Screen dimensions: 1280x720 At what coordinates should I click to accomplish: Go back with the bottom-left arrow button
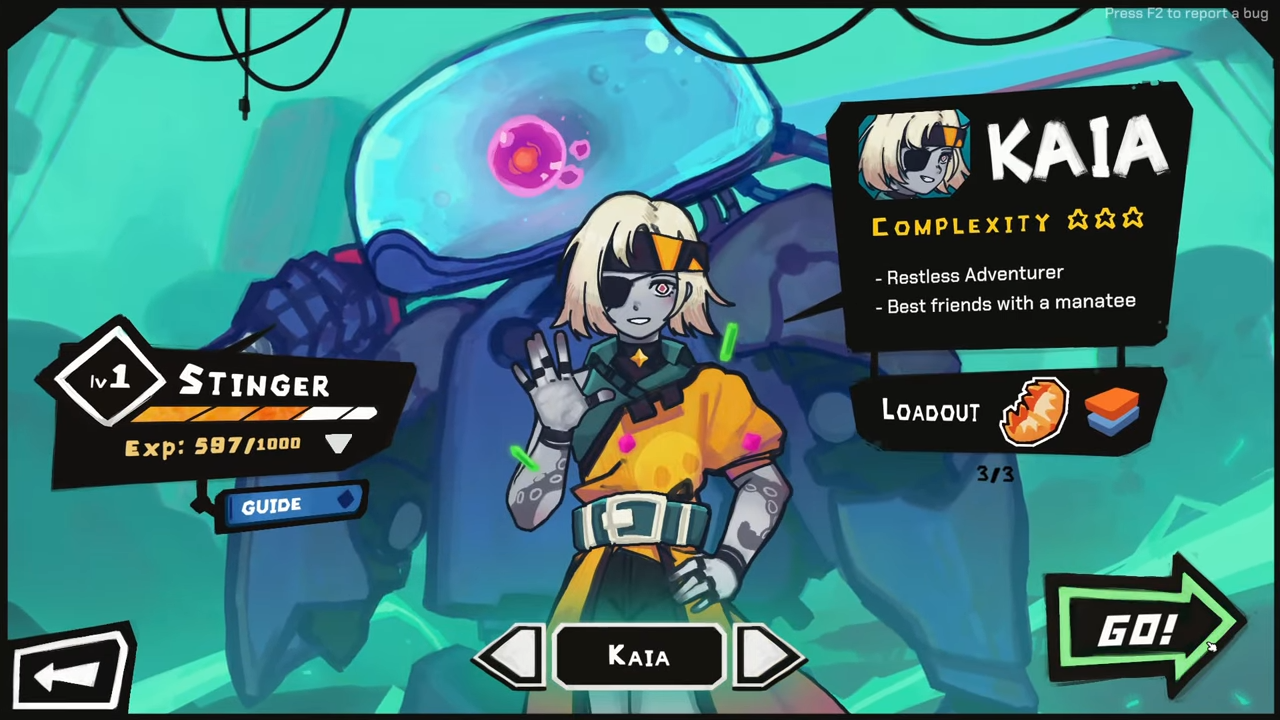tap(70, 673)
